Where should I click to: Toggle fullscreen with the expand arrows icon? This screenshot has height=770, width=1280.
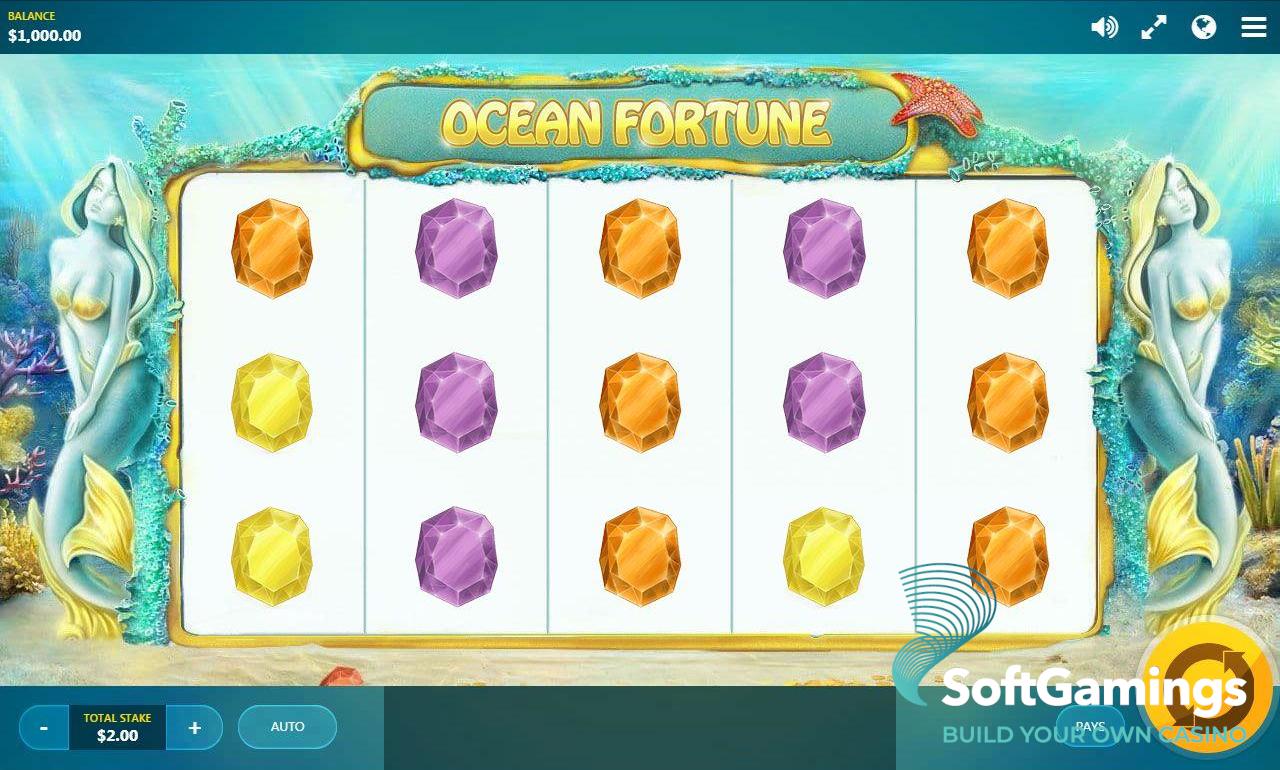click(x=1154, y=27)
